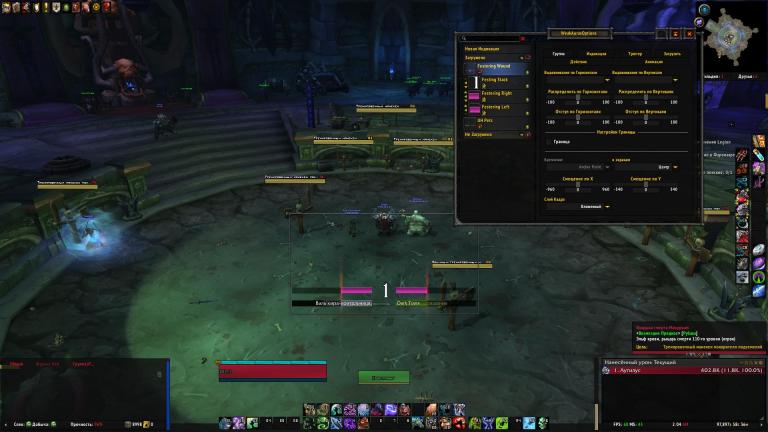Switch to the Триггер tab
This screenshot has height=432, width=768.
pos(635,53)
